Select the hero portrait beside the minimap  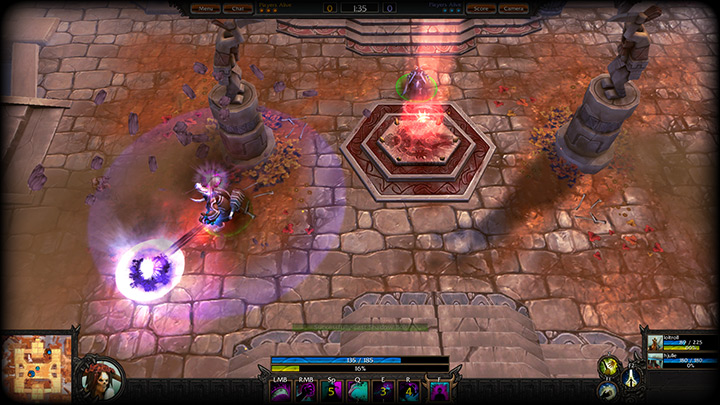click(99, 376)
